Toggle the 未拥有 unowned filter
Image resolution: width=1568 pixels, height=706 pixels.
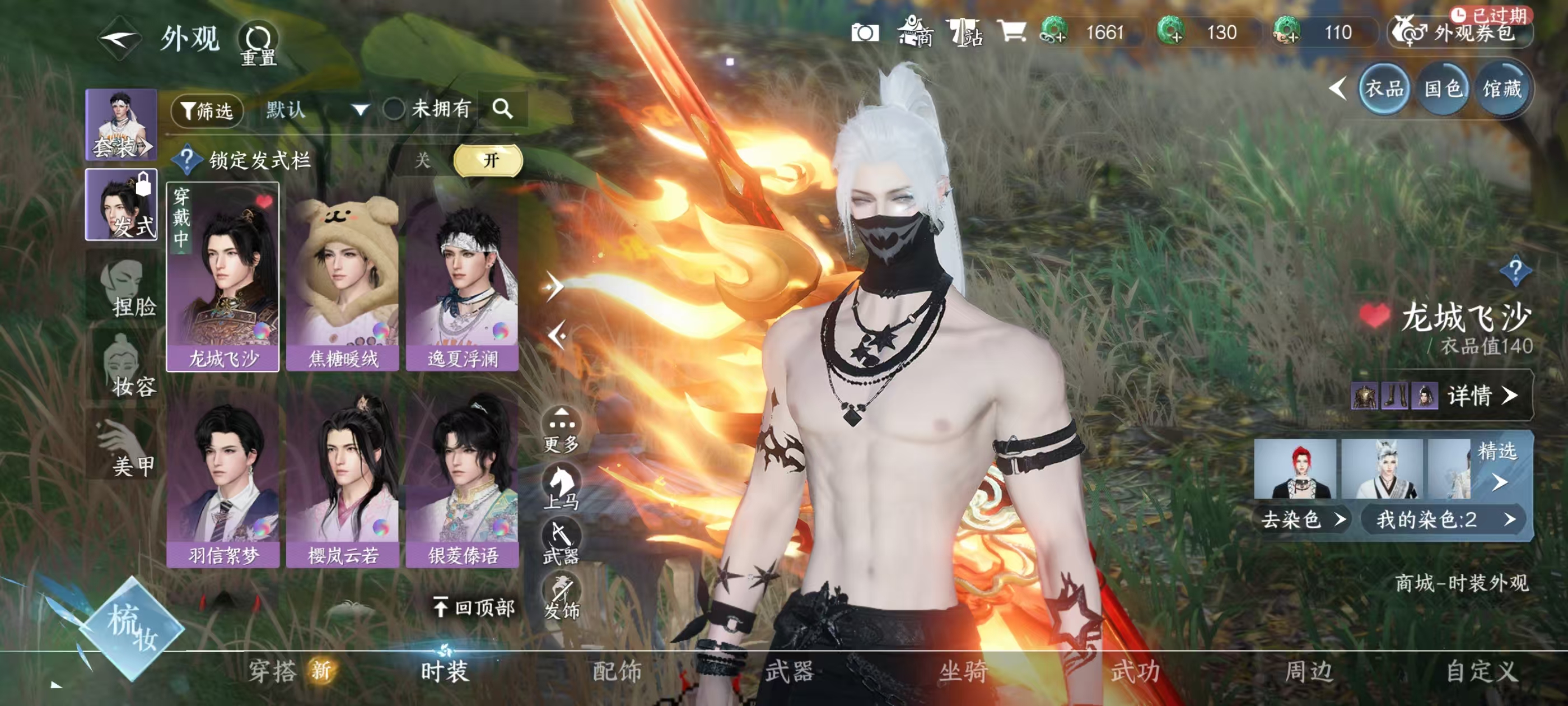pos(394,110)
